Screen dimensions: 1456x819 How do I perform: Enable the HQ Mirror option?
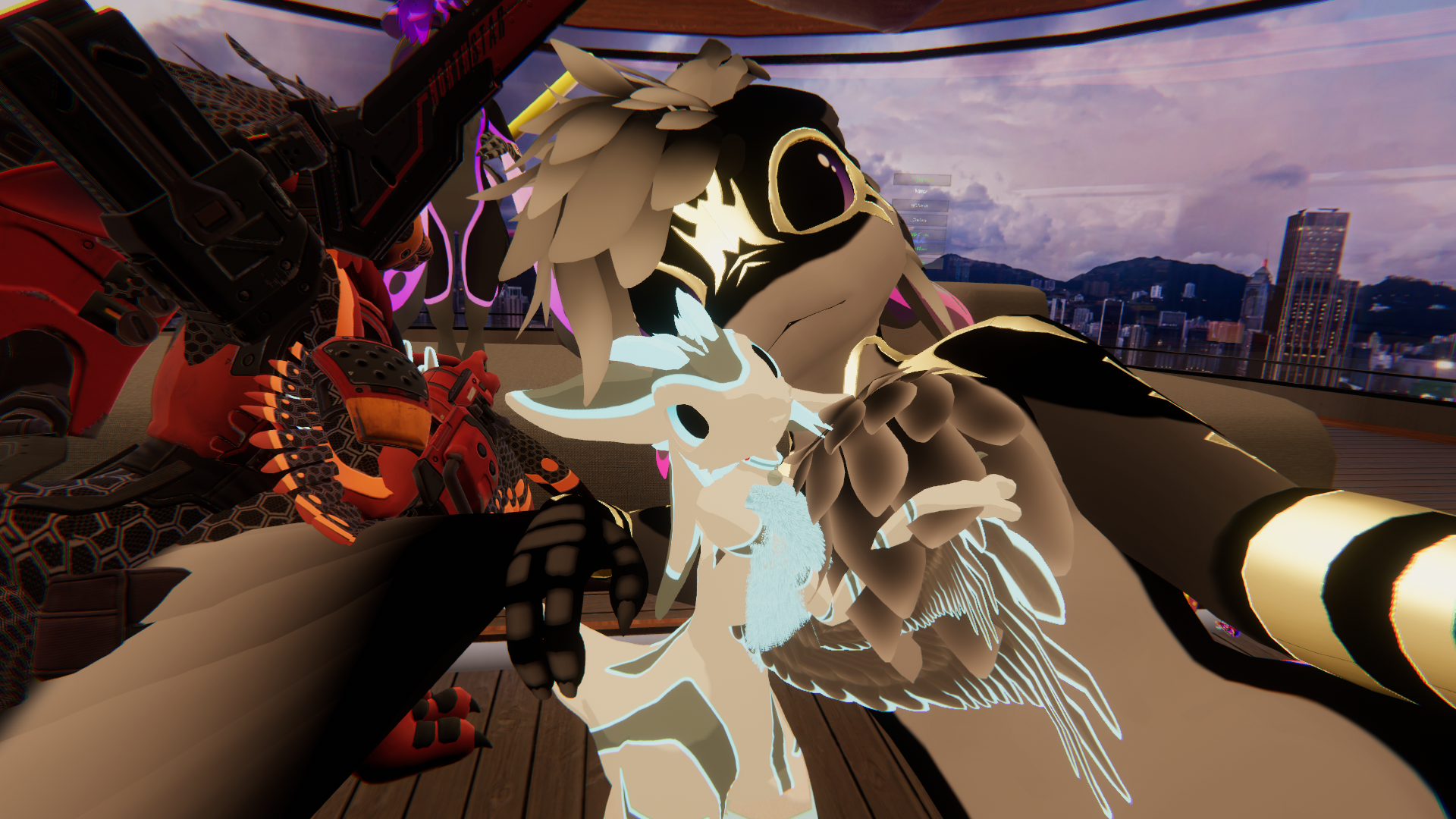tap(920, 206)
